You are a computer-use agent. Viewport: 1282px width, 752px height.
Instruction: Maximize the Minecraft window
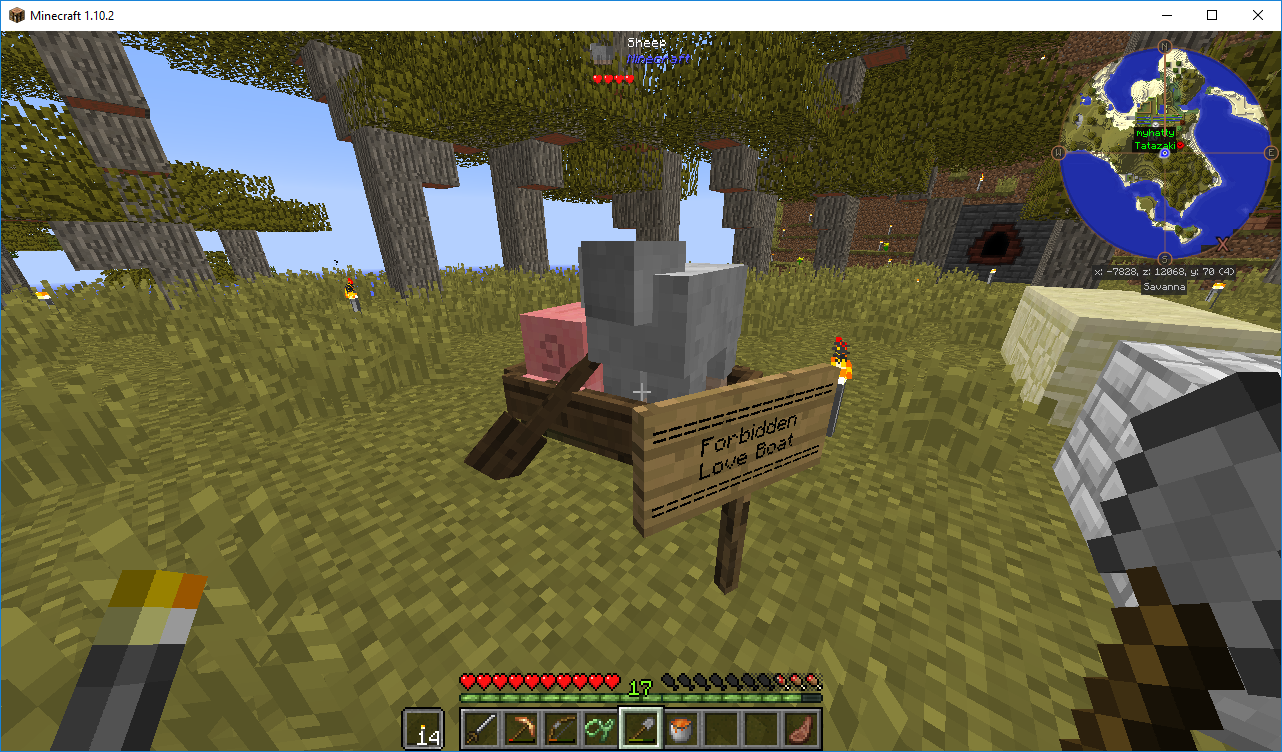pos(1212,15)
